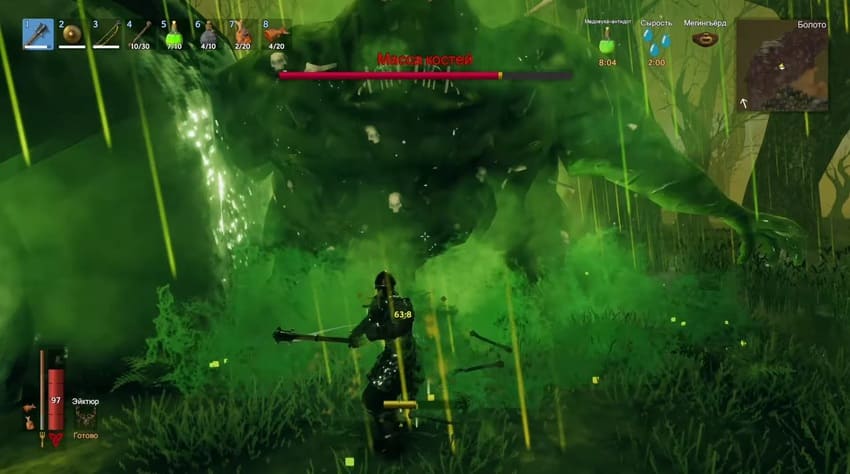Choose the bow in hotbar slot 3
The width and height of the screenshot is (850, 474).
click(x=106, y=33)
